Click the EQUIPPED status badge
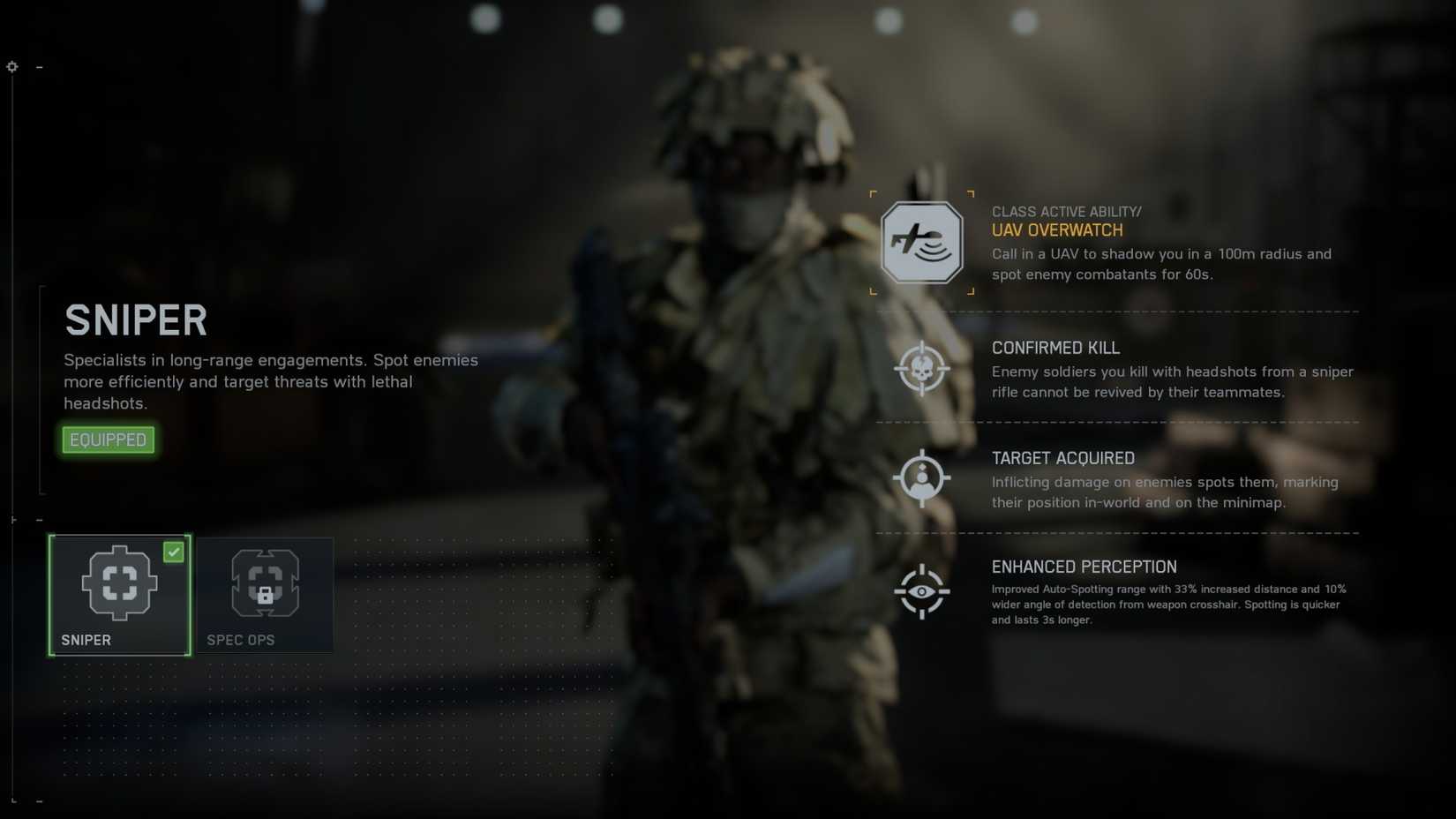 click(x=107, y=439)
